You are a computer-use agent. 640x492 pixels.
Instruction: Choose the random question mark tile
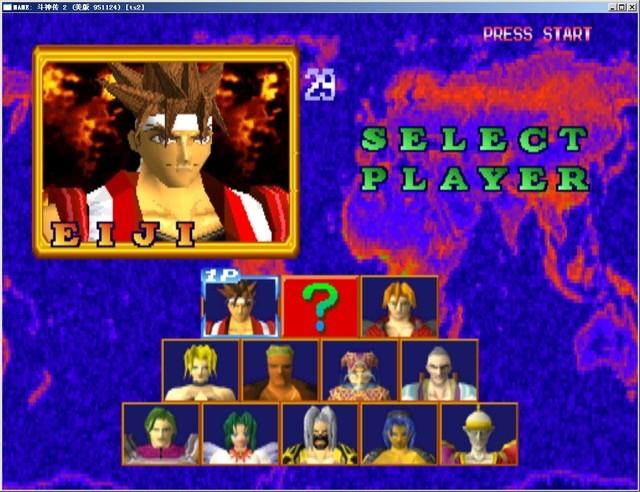(x=320, y=306)
